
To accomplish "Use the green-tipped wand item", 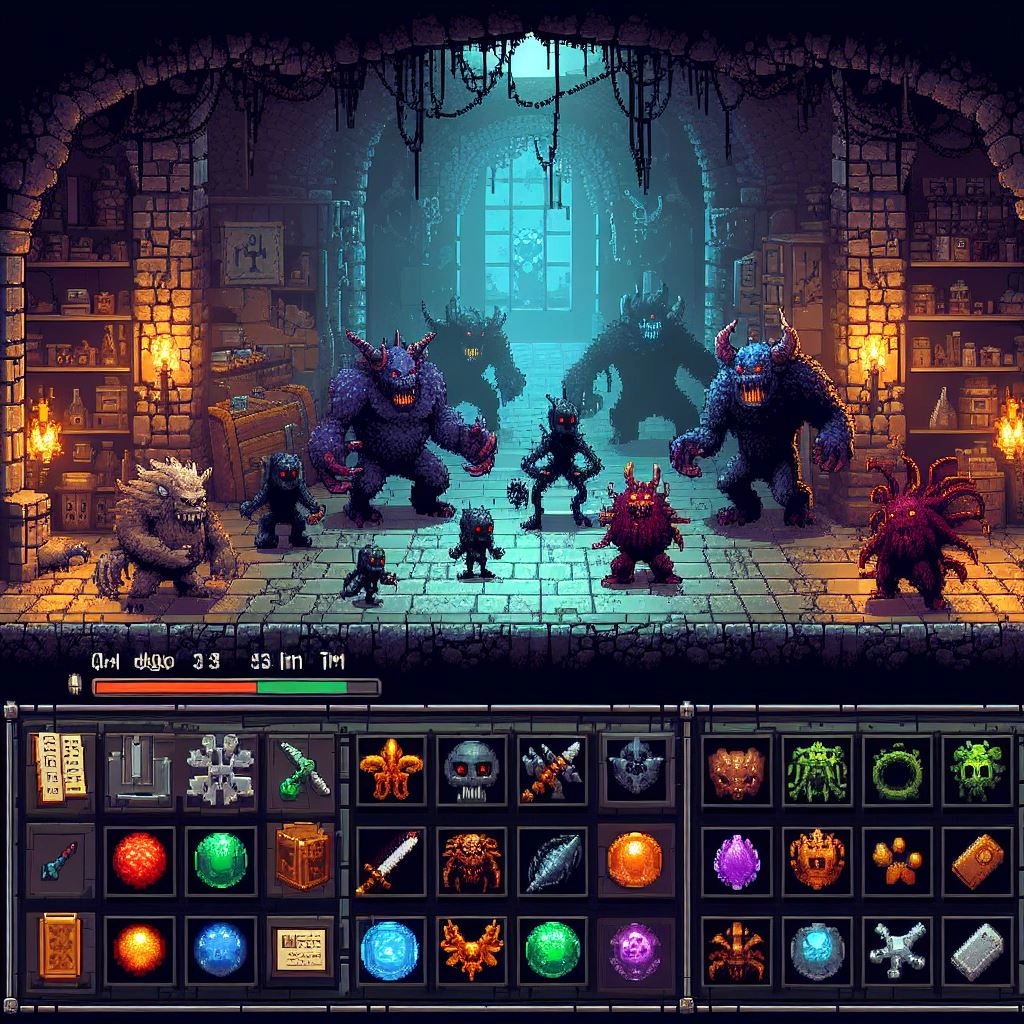I will pos(303,769).
